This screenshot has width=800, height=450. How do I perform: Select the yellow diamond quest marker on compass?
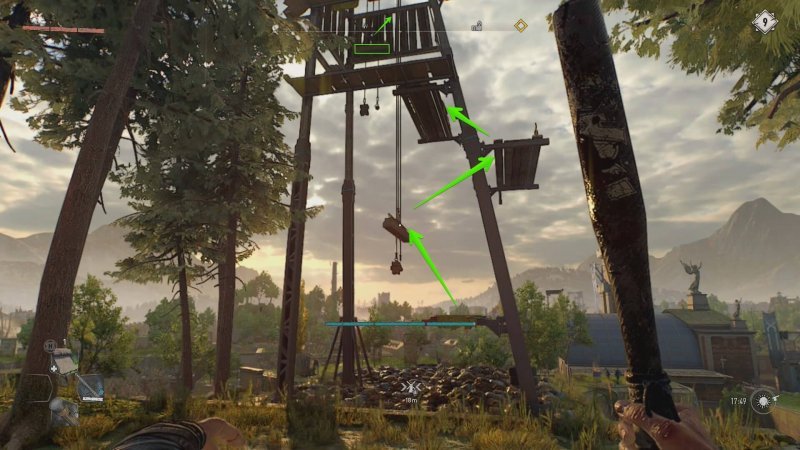(x=520, y=26)
